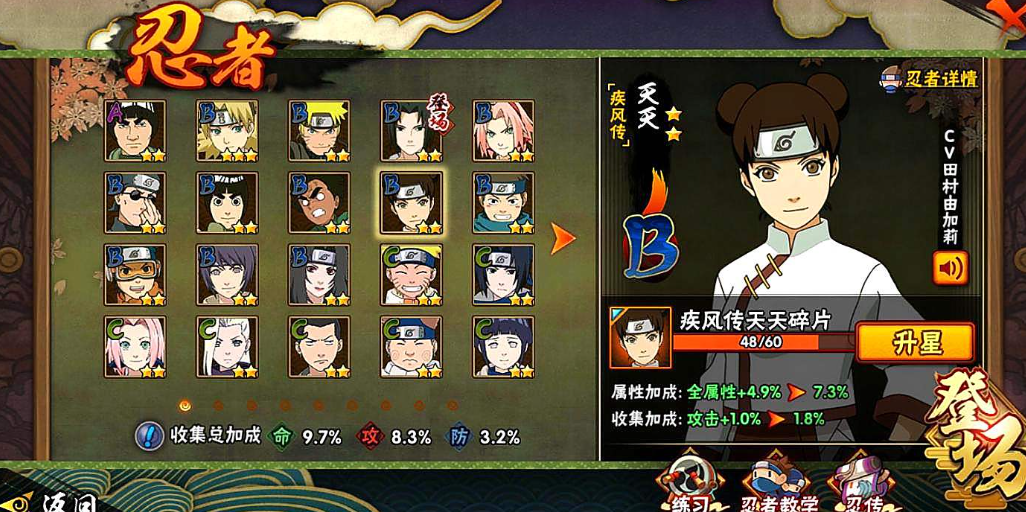The width and height of the screenshot is (1026, 512).
Task: Tap the 升星 star-up button
Action: 914,343
